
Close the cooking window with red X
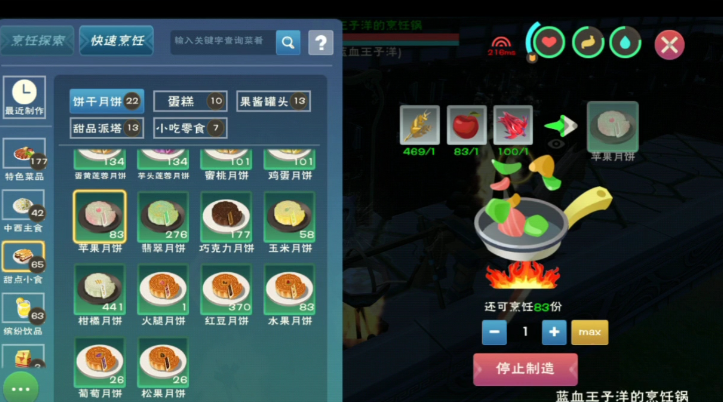668,44
